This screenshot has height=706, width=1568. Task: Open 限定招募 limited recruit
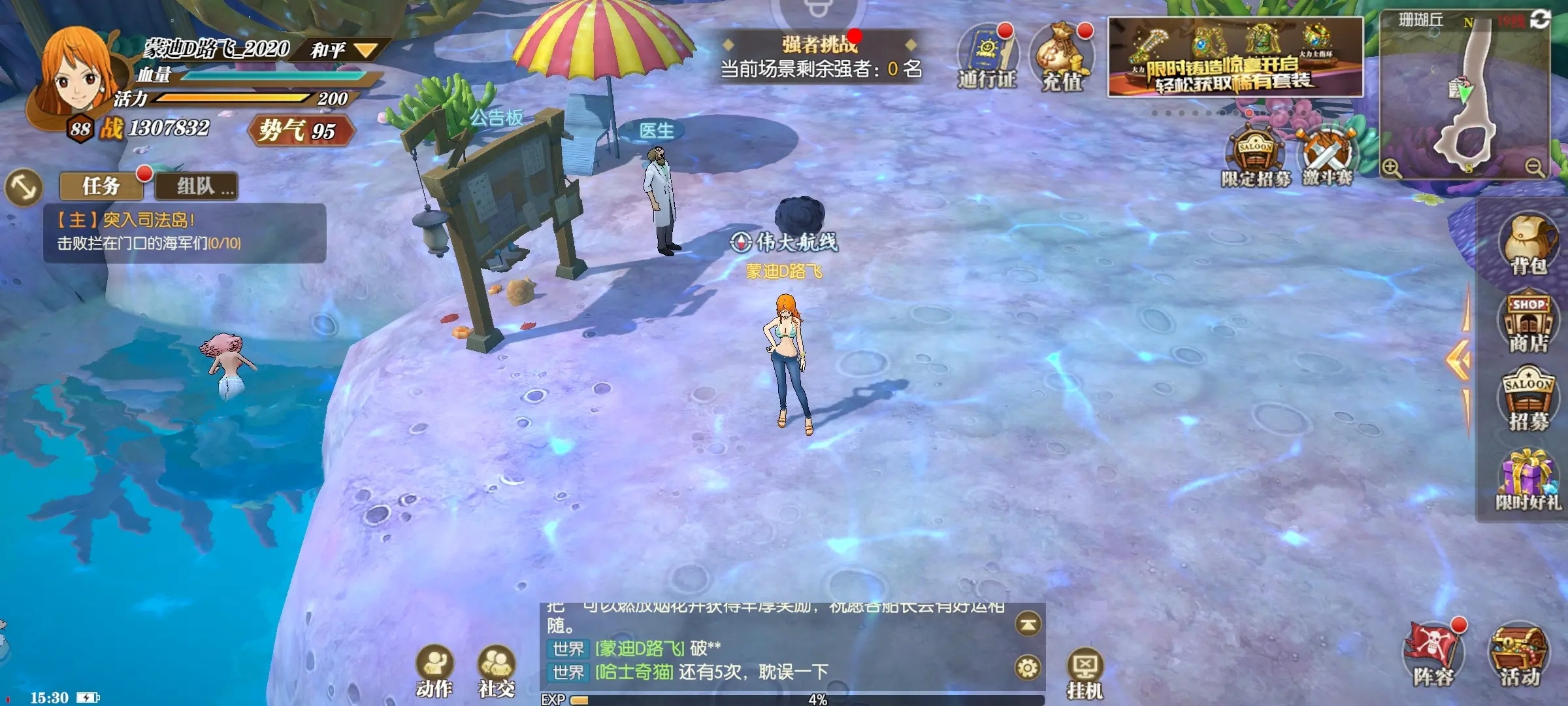point(1254,157)
